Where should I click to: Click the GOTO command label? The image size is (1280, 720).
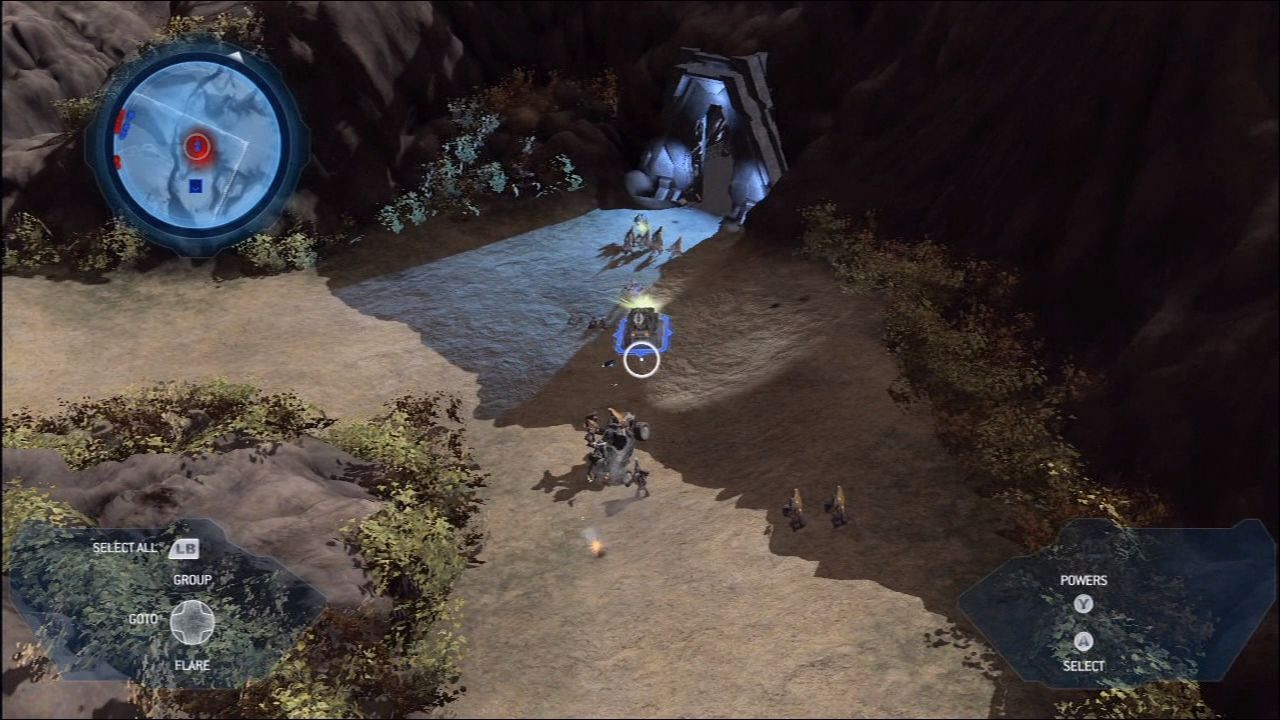click(x=146, y=618)
